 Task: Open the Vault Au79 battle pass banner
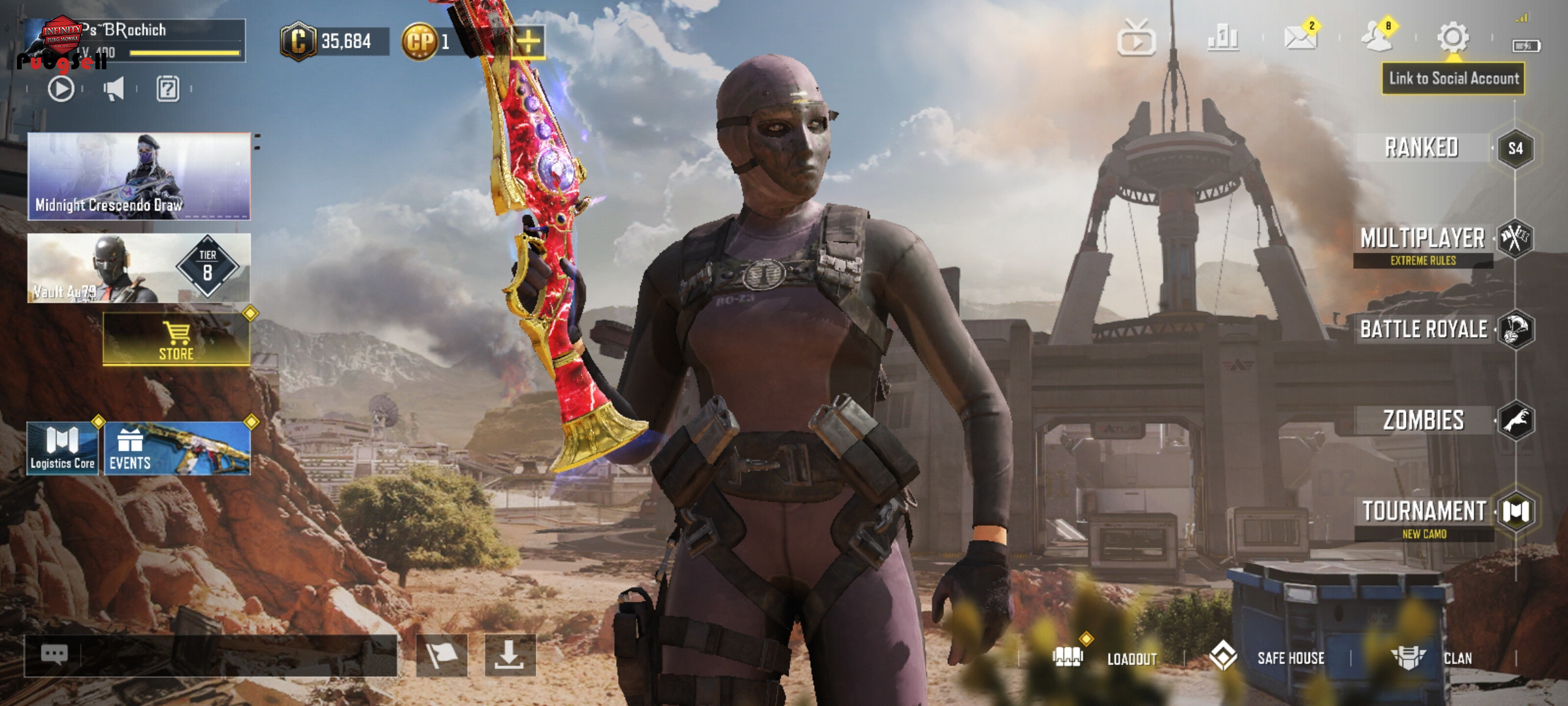(139, 268)
